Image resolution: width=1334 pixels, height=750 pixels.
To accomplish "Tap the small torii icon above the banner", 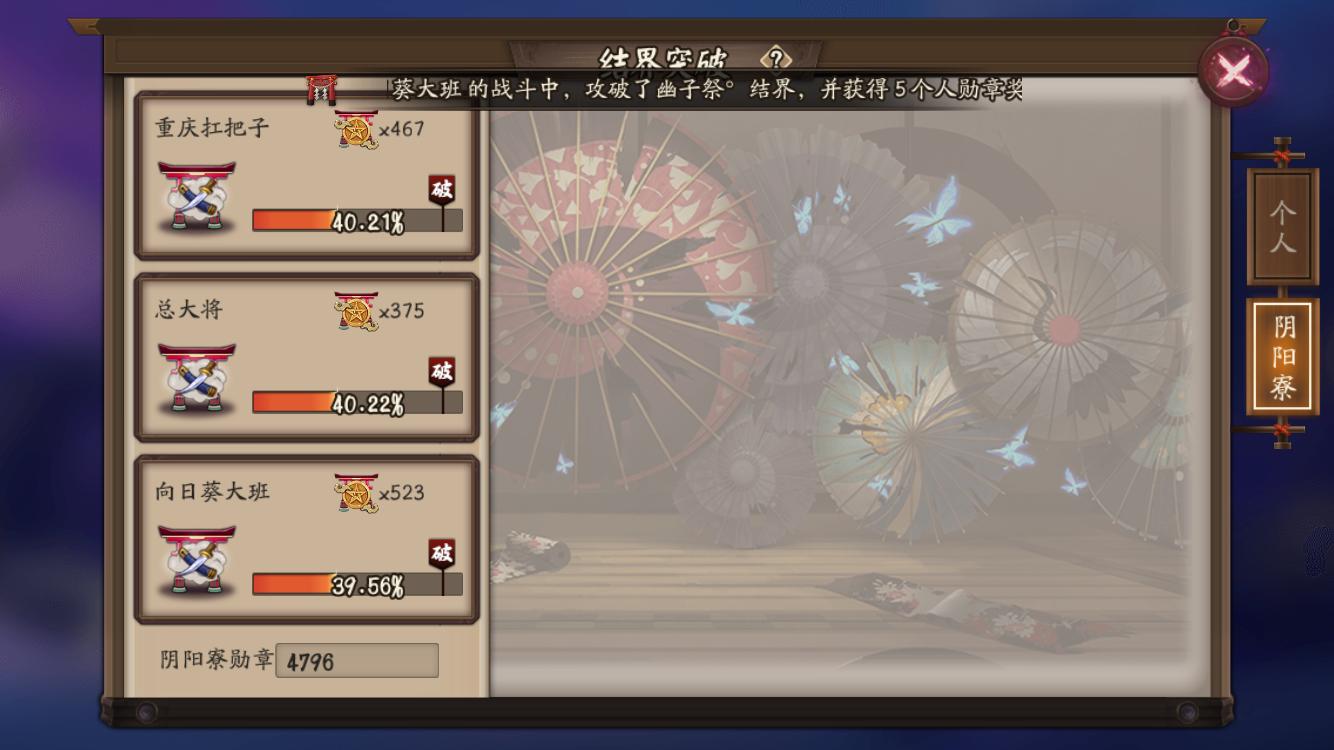I will pos(318,86).
